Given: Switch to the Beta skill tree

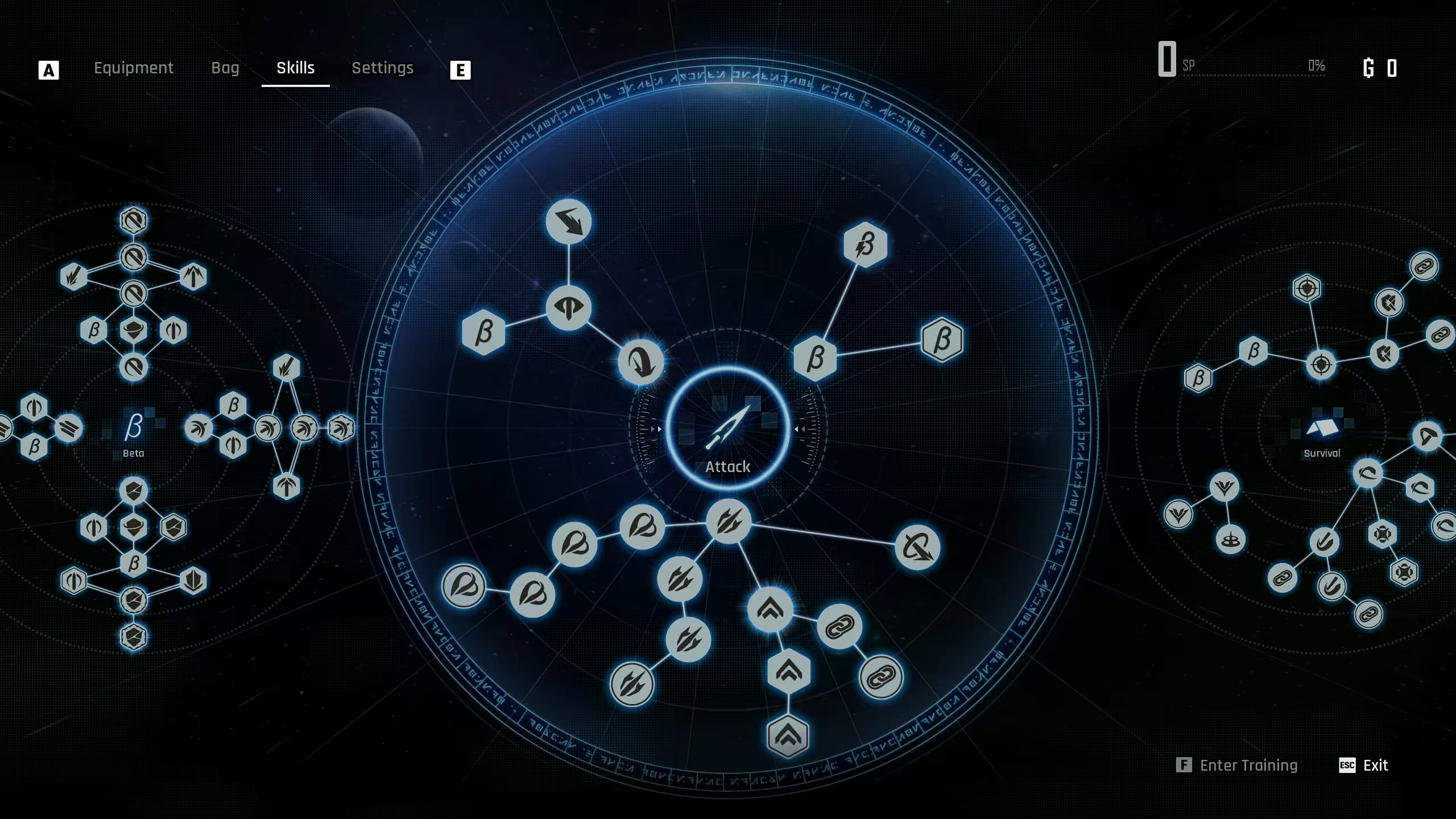Looking at the screenshot, I should 134,431.
